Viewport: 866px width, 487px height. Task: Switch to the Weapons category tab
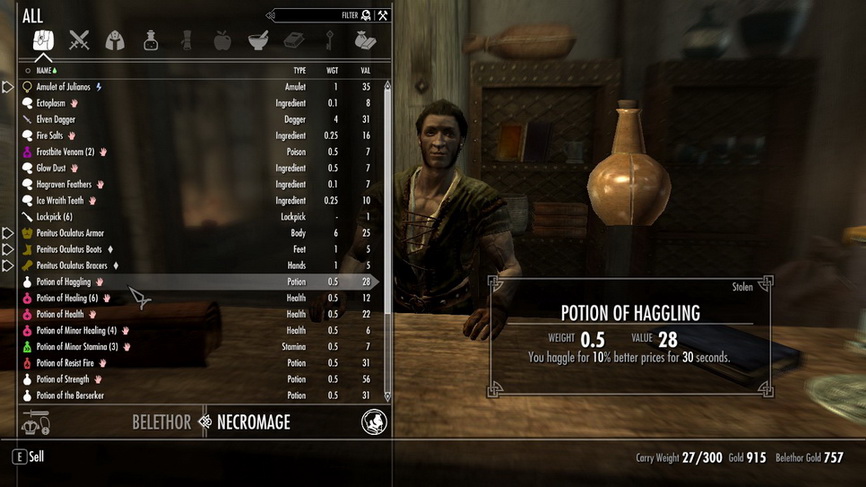[79, 41]
